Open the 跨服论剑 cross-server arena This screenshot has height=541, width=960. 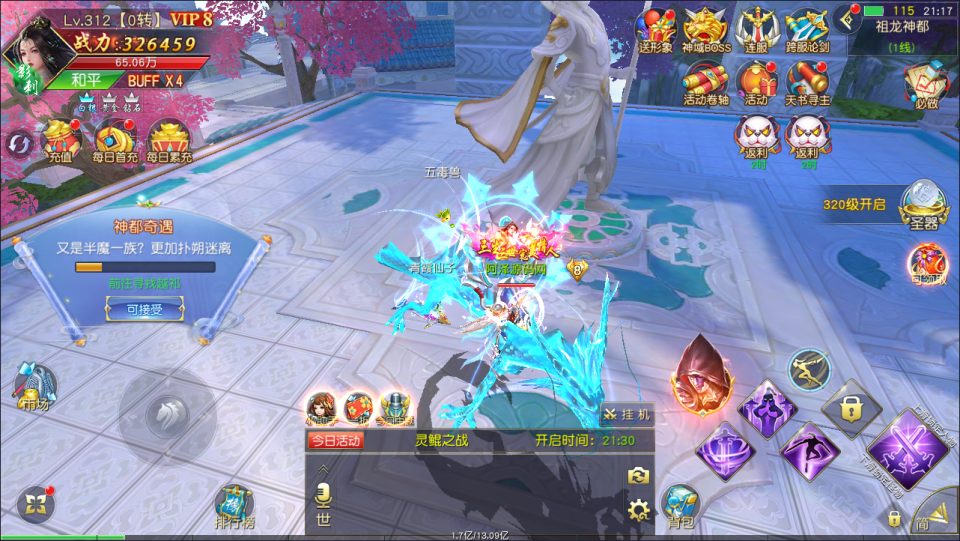(805, 31)
